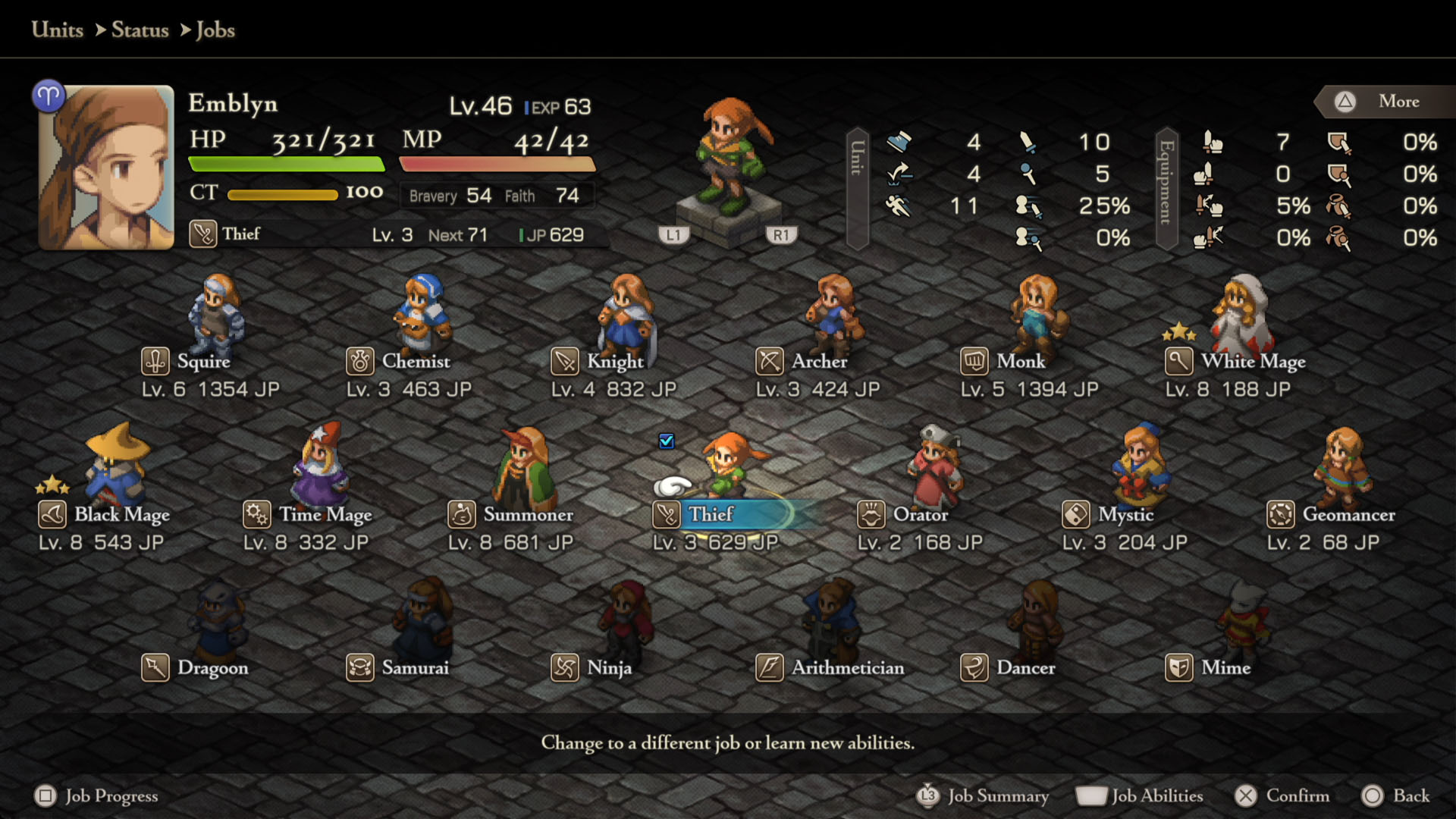
Task: Select the locked Mime job
Action: coord(1225,668)
